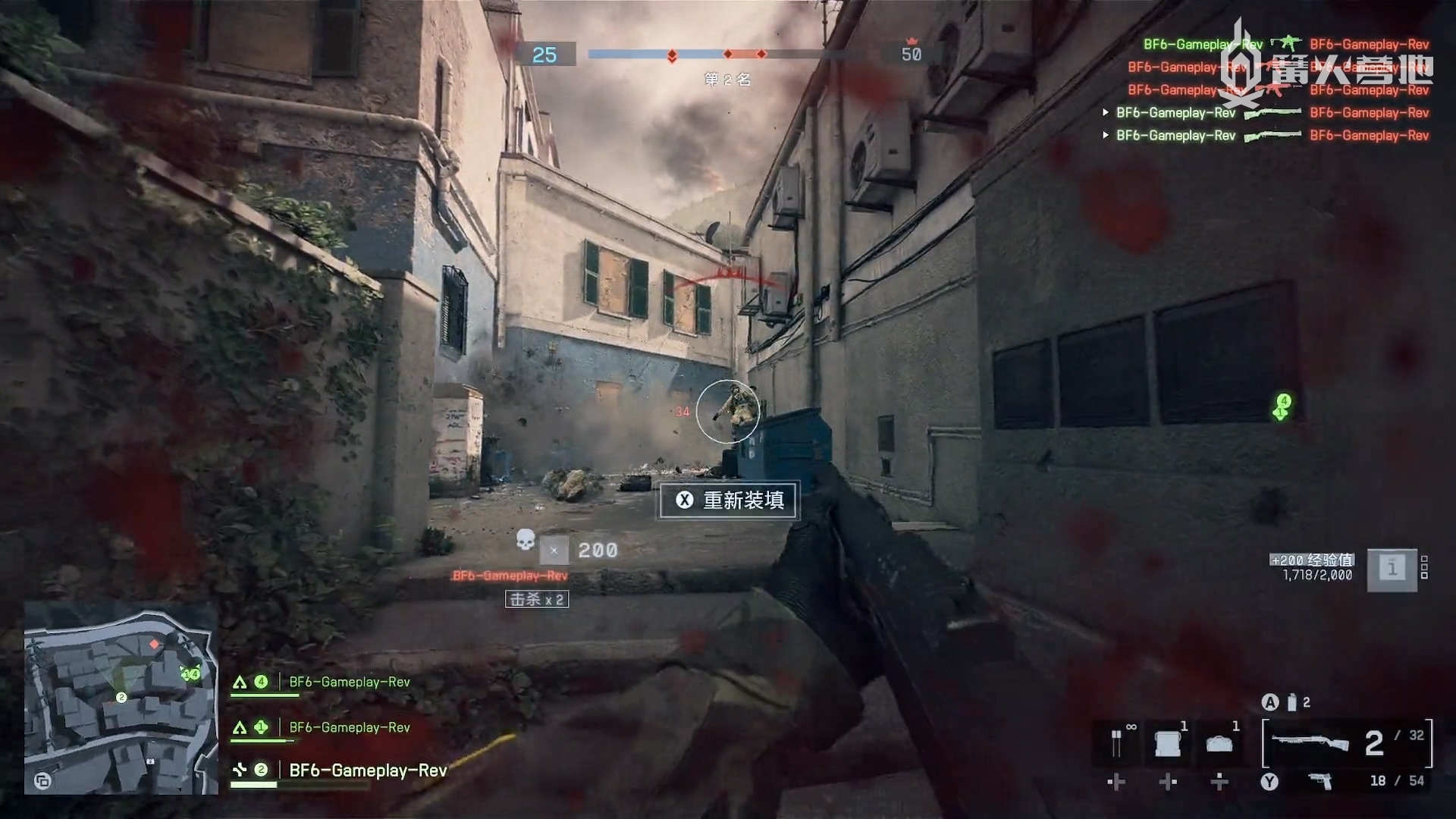
Task: Switch to the pistol sidearm slot
Action: pyautogui.click(x=1320, y=780)
